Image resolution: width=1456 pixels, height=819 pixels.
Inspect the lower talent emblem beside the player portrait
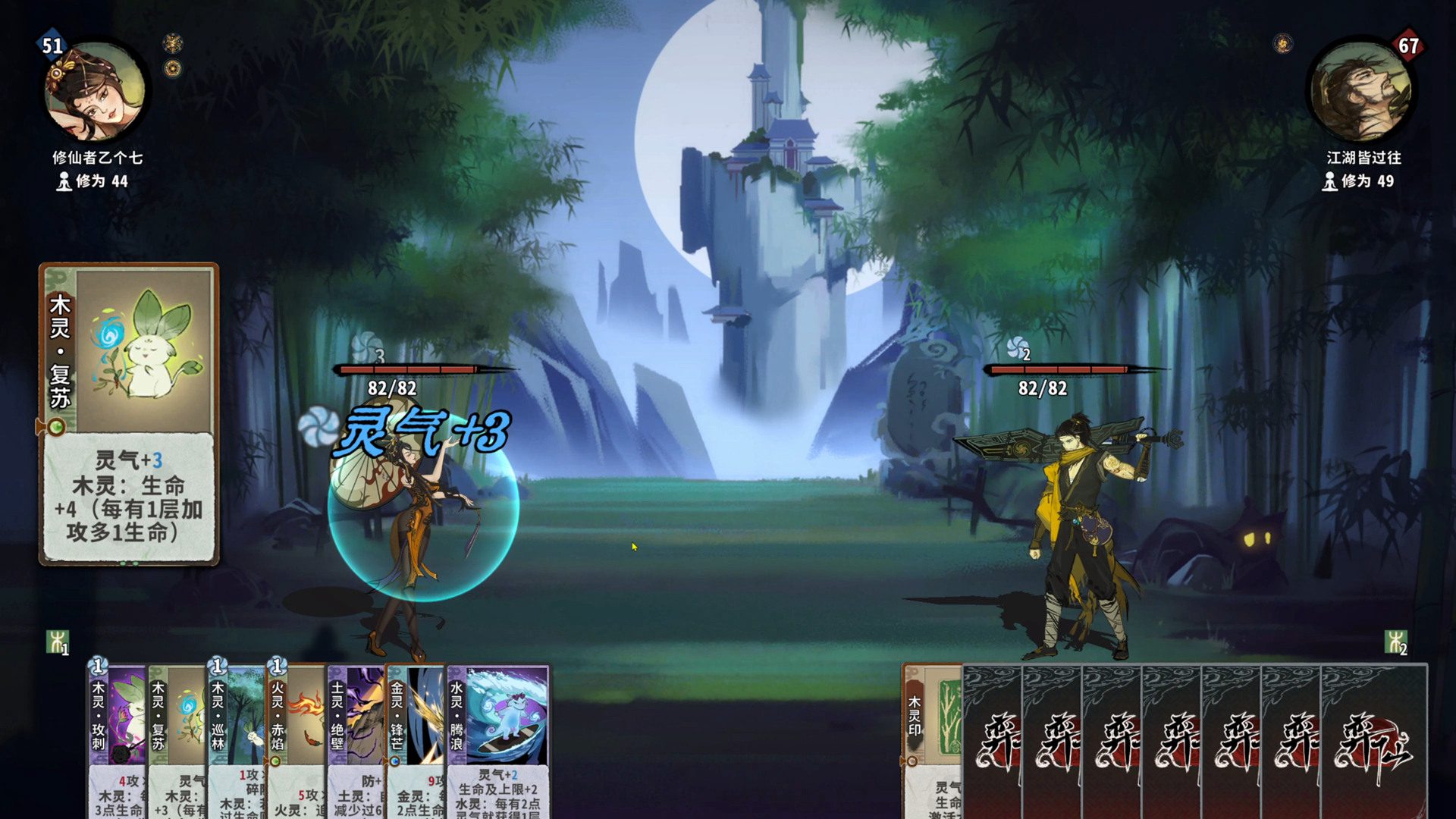coord(173,69)
